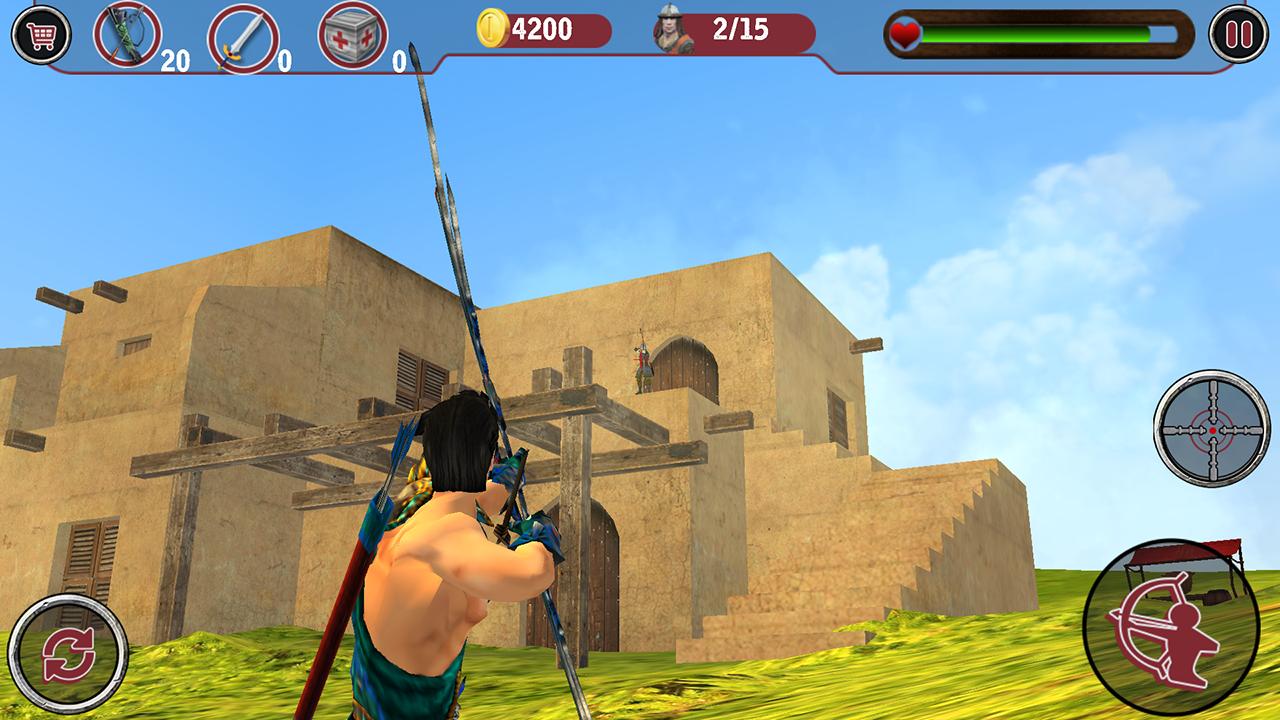Image resolution: width=1280 pixels, height=720 pixels.
Task: Open the 4200 coins counter display
Action: 540,30
